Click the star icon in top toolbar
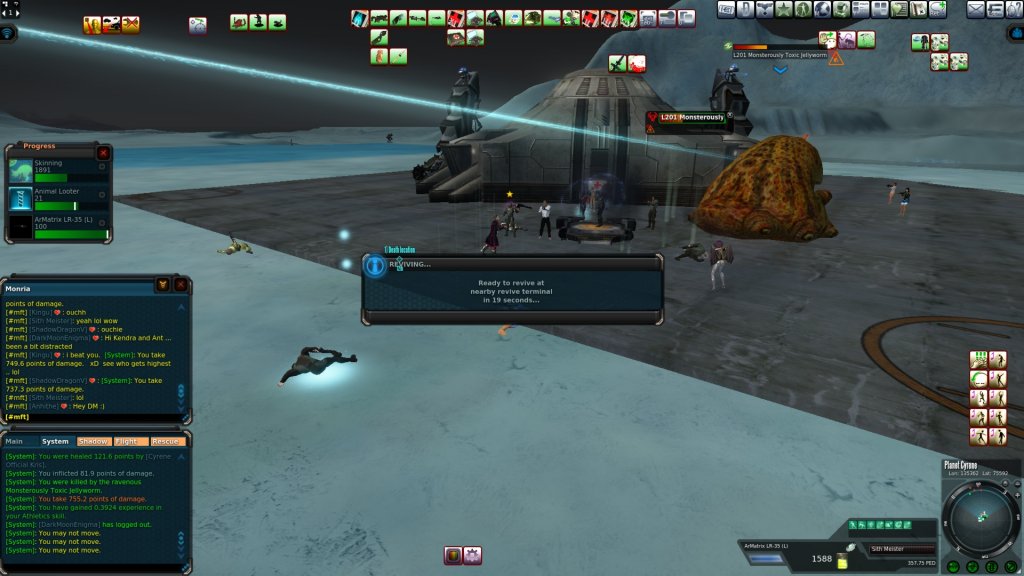Image resolution: width=1024 pixels, height=576 pixels. (x=783, y=9)
